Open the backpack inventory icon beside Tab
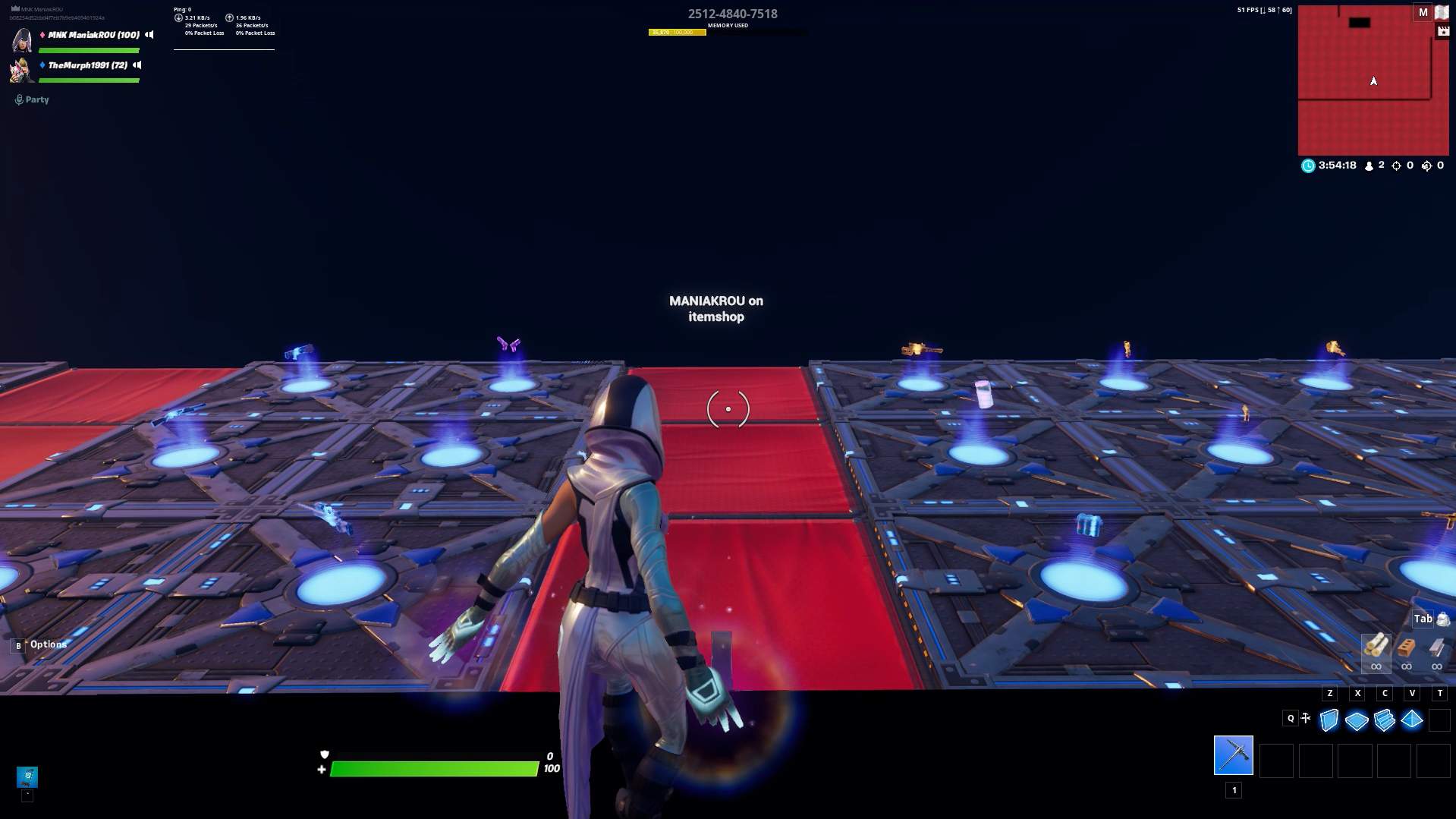This screenshot has width=1456, height=819. click(x=1441, y=619)
